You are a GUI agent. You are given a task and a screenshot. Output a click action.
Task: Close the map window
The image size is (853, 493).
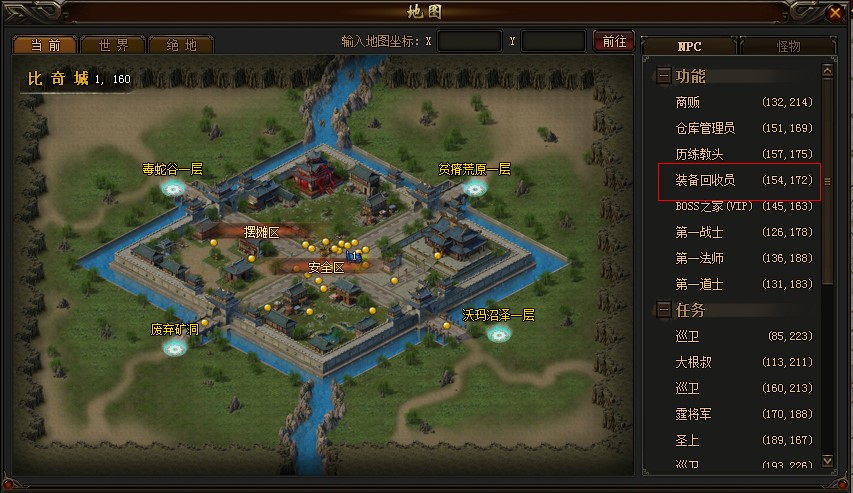click(835, 13)
